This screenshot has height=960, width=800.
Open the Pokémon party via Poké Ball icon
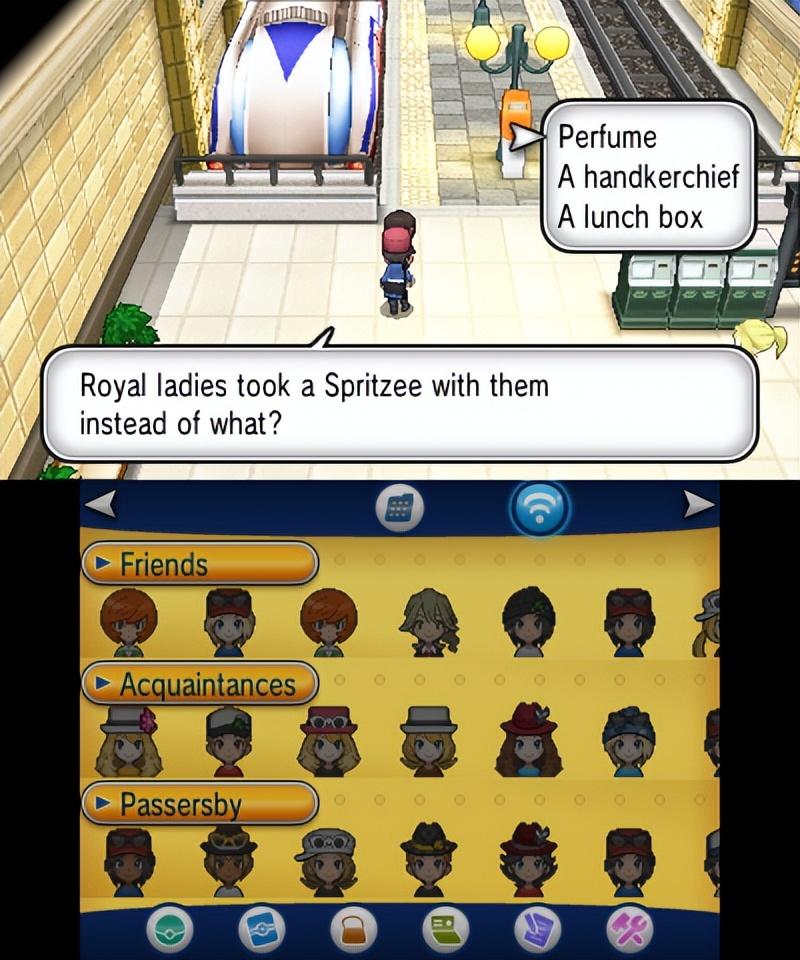(x=171, y=931)
